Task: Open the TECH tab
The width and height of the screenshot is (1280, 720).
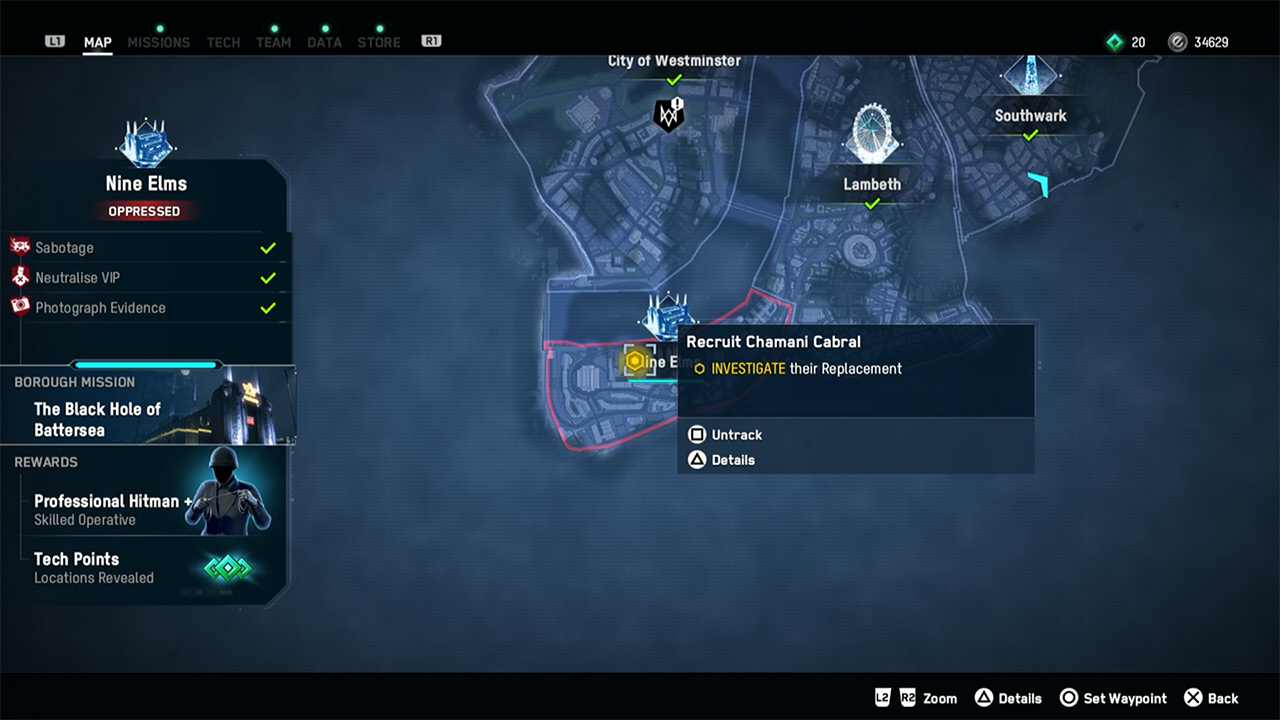Action: 223,42
